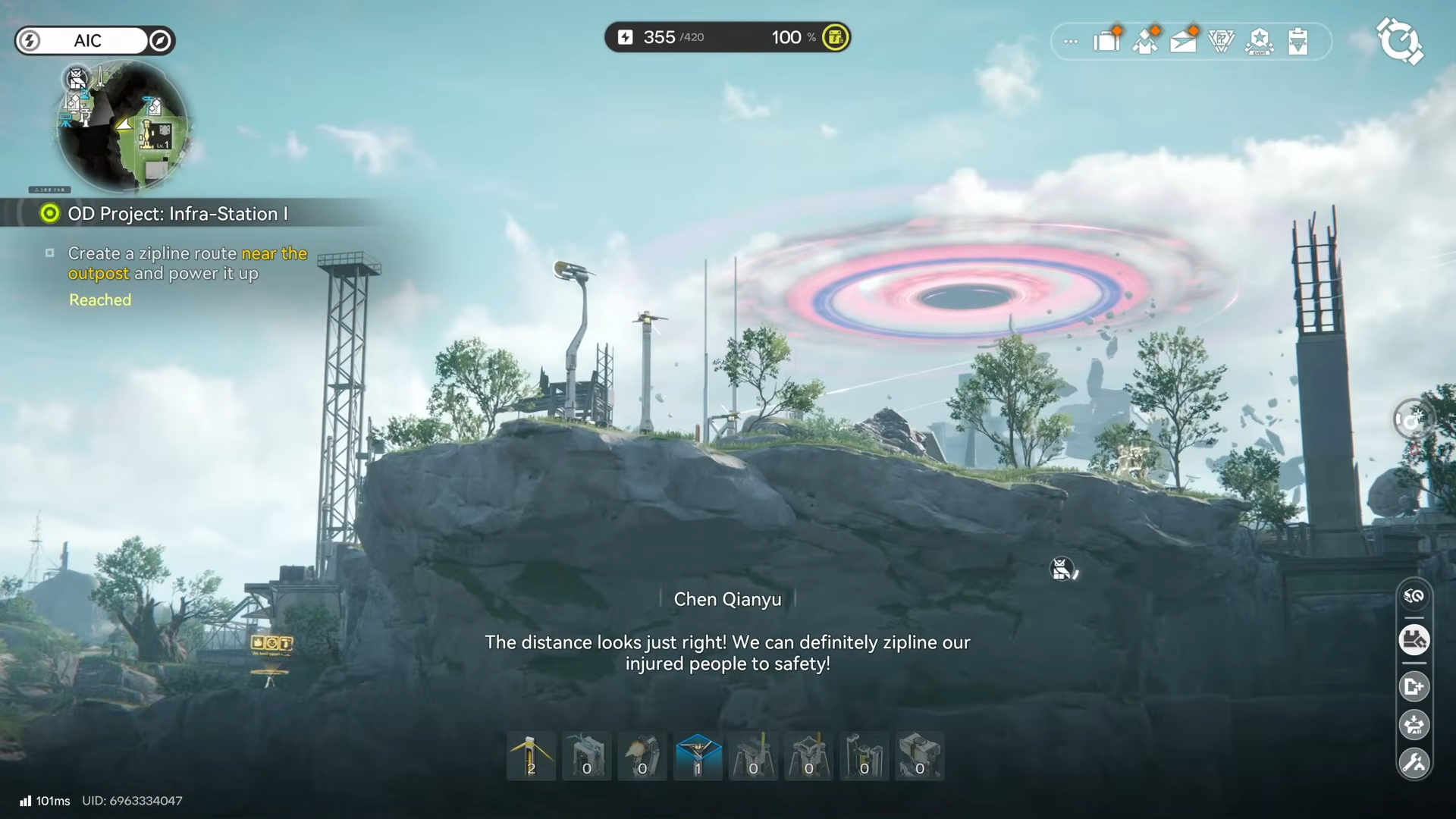Open the triangular protocol pass icon
1456x819 pixels.
point(1221,41)
